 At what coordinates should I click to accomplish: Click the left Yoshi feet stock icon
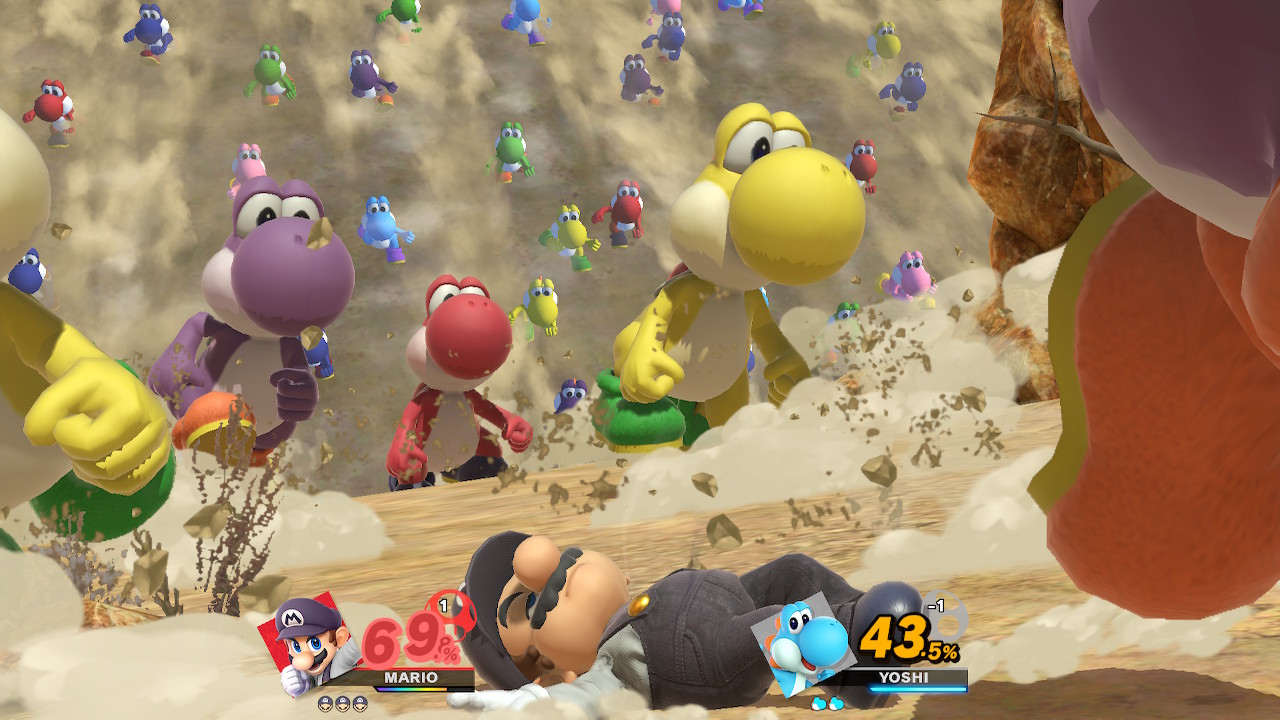click(817, 705)
